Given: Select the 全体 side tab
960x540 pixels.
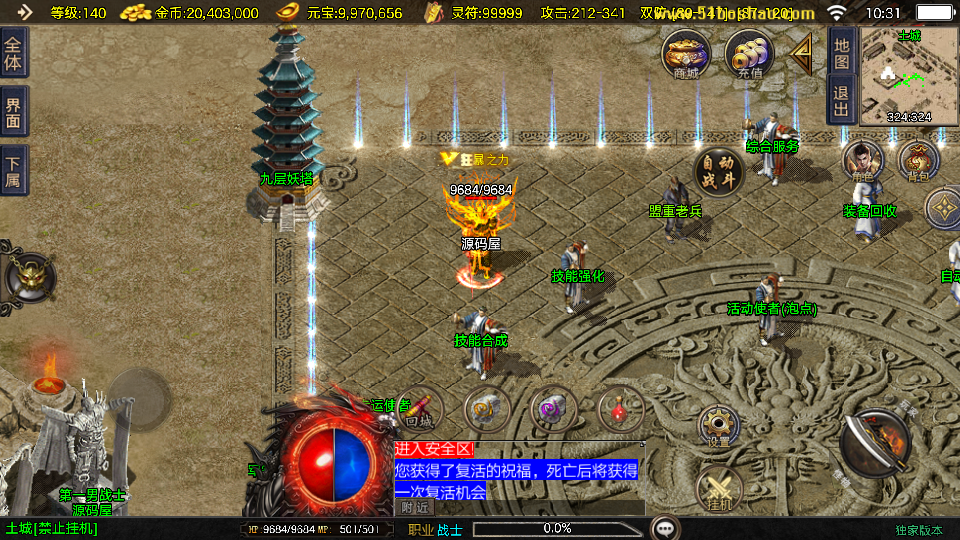Looking at the screenshot, I should coord(14,53).
